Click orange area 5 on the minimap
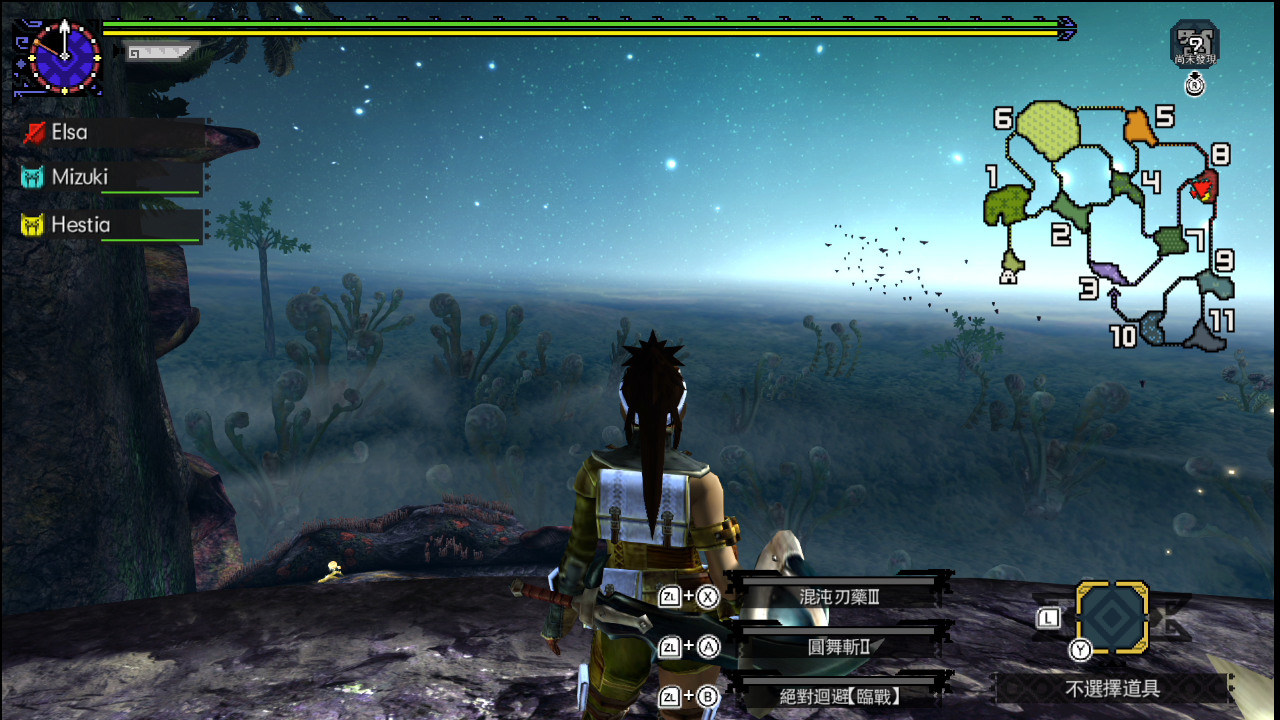This screenshot has width=1280, height=720. (x=1136, y=128)
